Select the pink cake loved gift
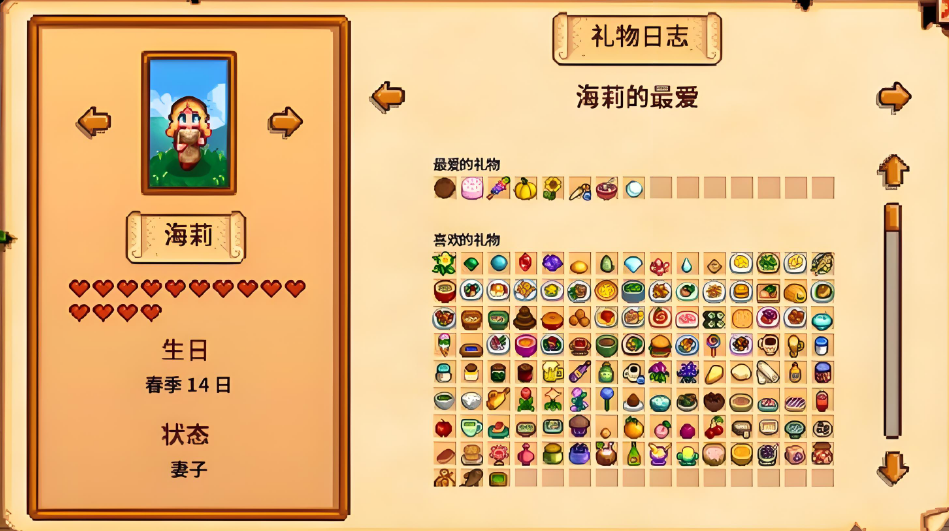 [x=472, y=188]
